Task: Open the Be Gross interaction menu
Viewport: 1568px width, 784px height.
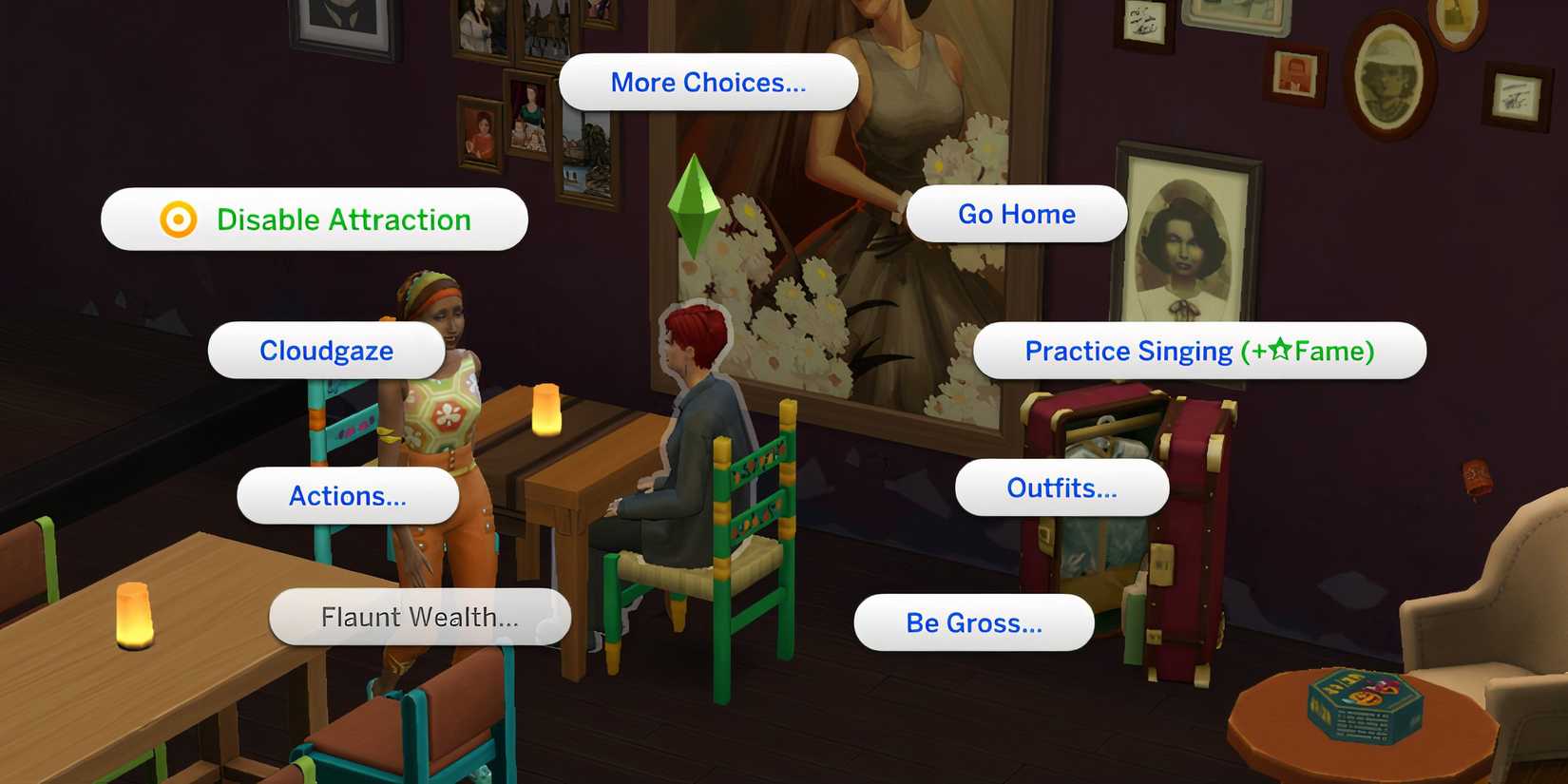Action: point(973,623)
